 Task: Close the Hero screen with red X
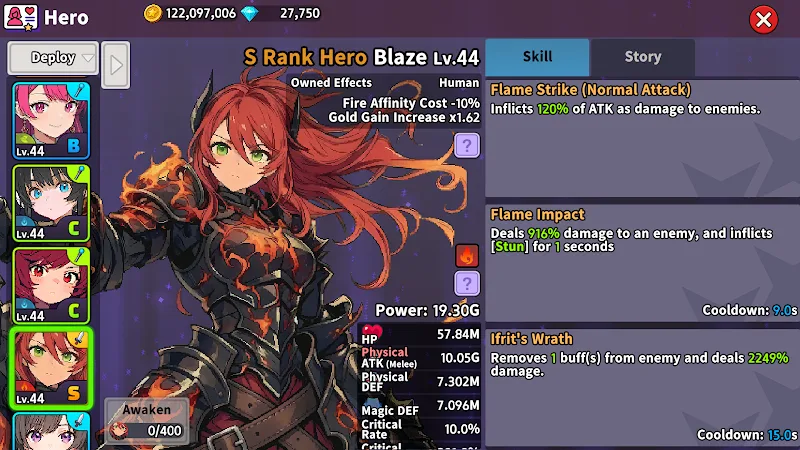coord(763,18)
